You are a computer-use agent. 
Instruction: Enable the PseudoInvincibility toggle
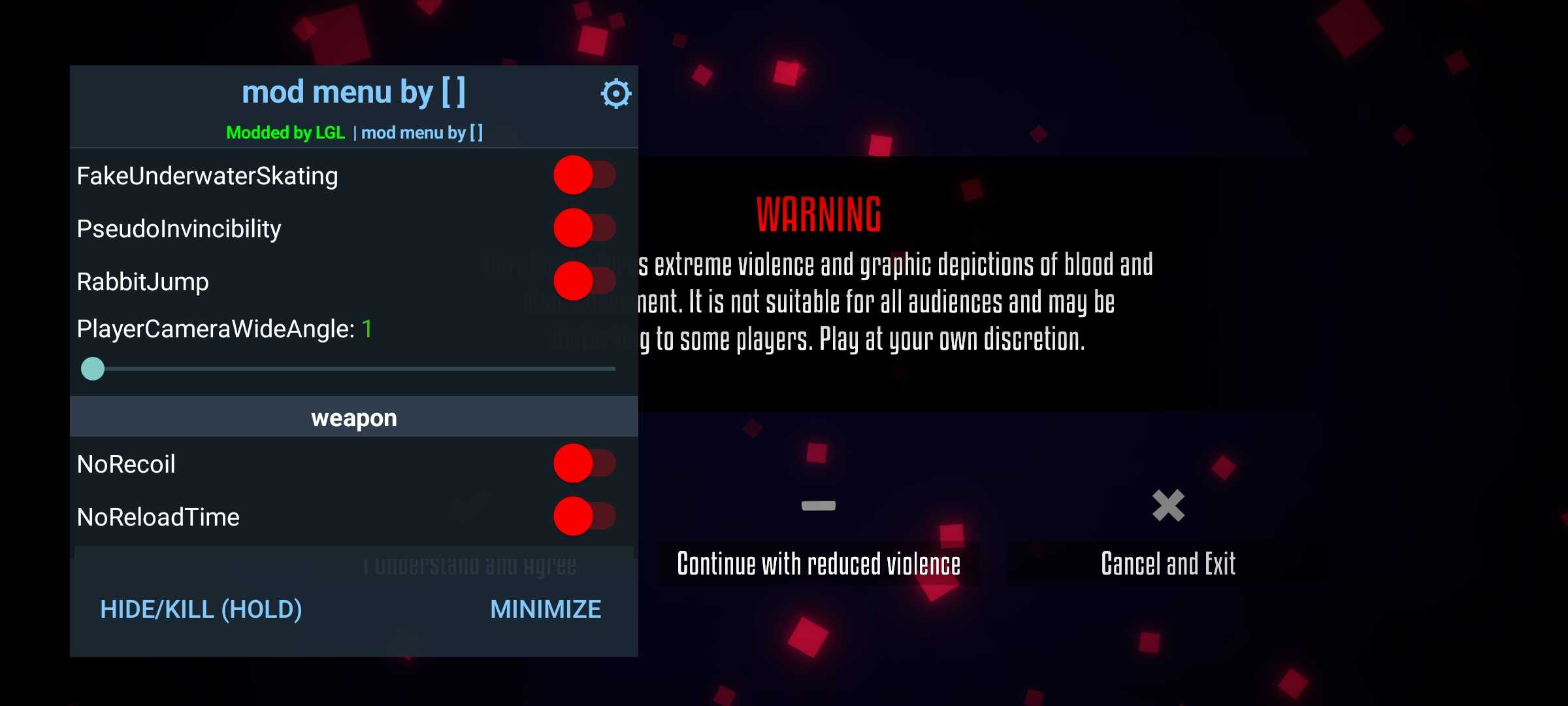coord(584,228)
